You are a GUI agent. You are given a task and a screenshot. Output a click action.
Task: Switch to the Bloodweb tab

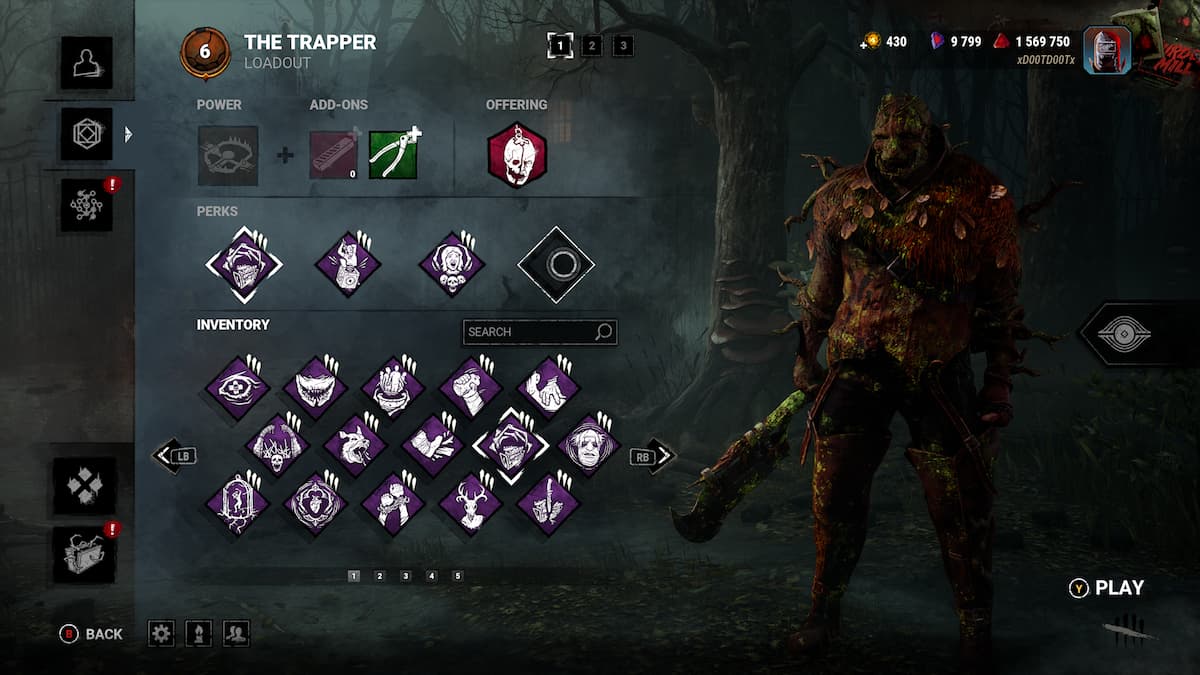tap(86, 204)
